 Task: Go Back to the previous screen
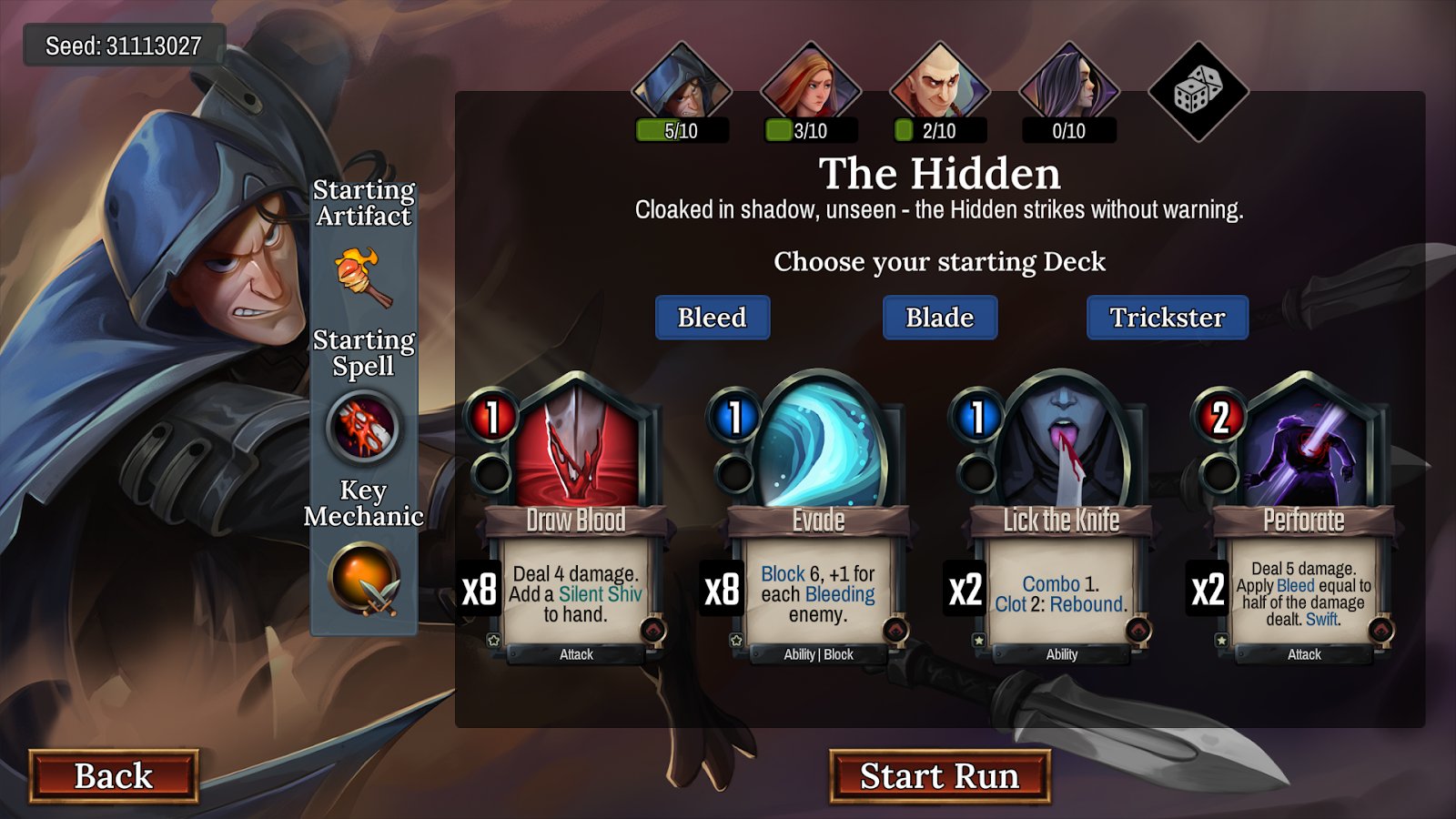point(113,775)
